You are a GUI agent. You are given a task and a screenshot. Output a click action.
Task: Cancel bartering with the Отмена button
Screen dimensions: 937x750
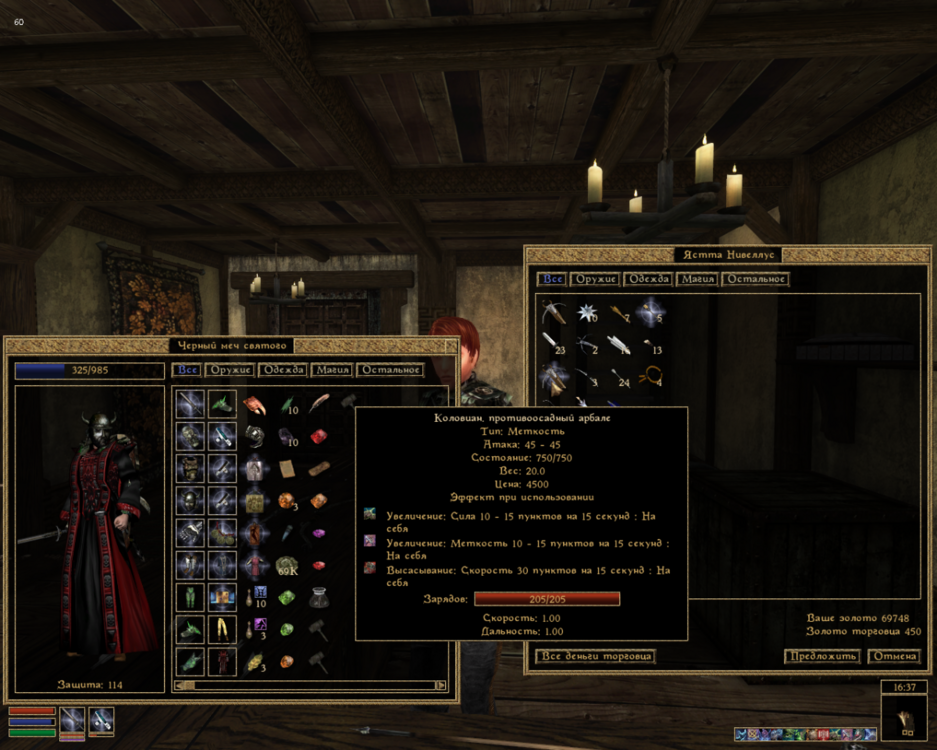point(893,656)
